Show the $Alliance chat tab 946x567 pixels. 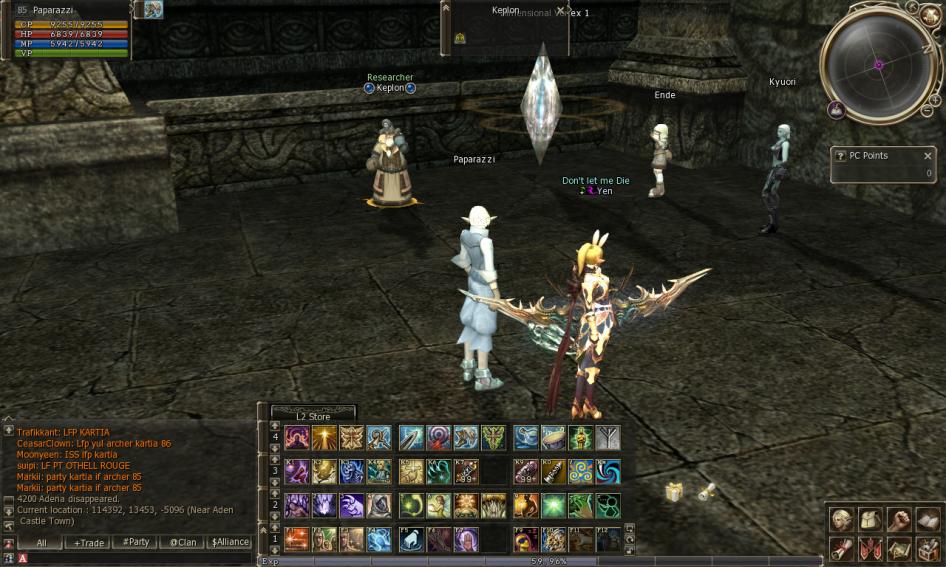229,542
